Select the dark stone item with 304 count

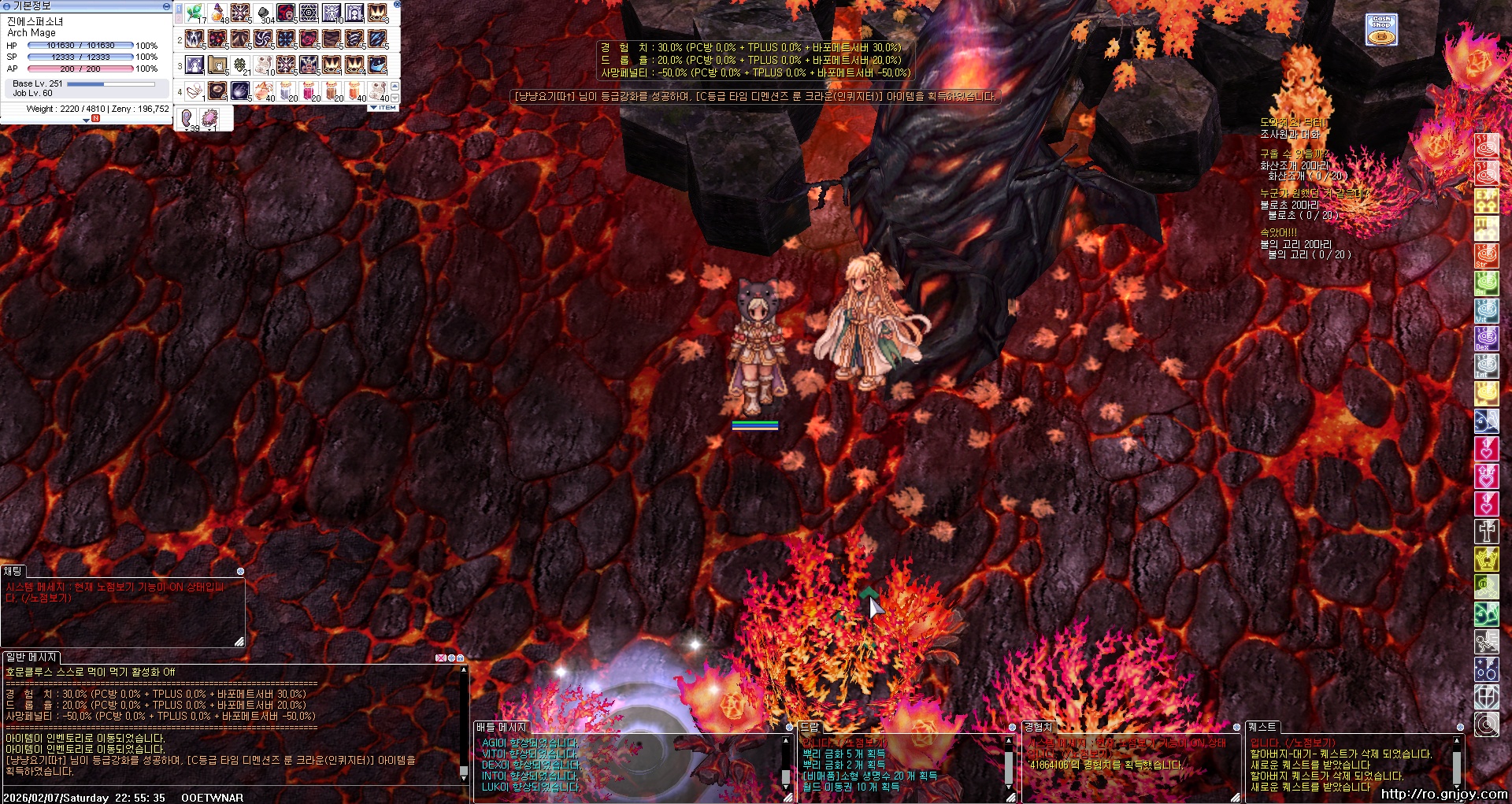coord(263,13)
